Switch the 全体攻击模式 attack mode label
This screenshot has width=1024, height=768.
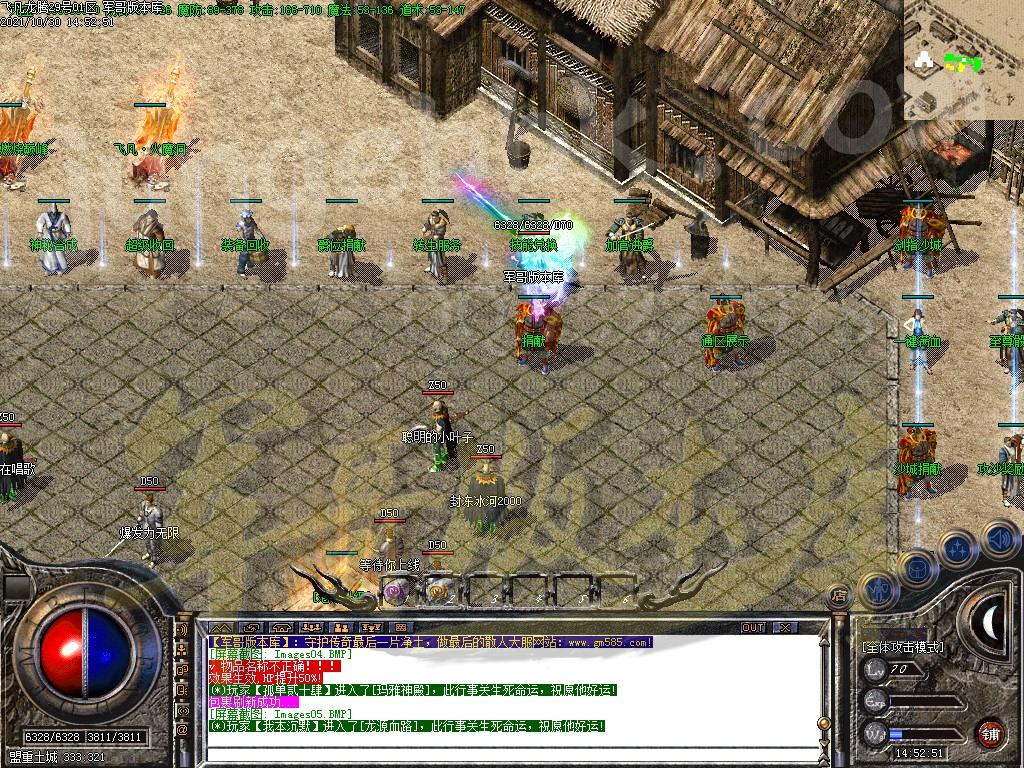coord(903,647)
